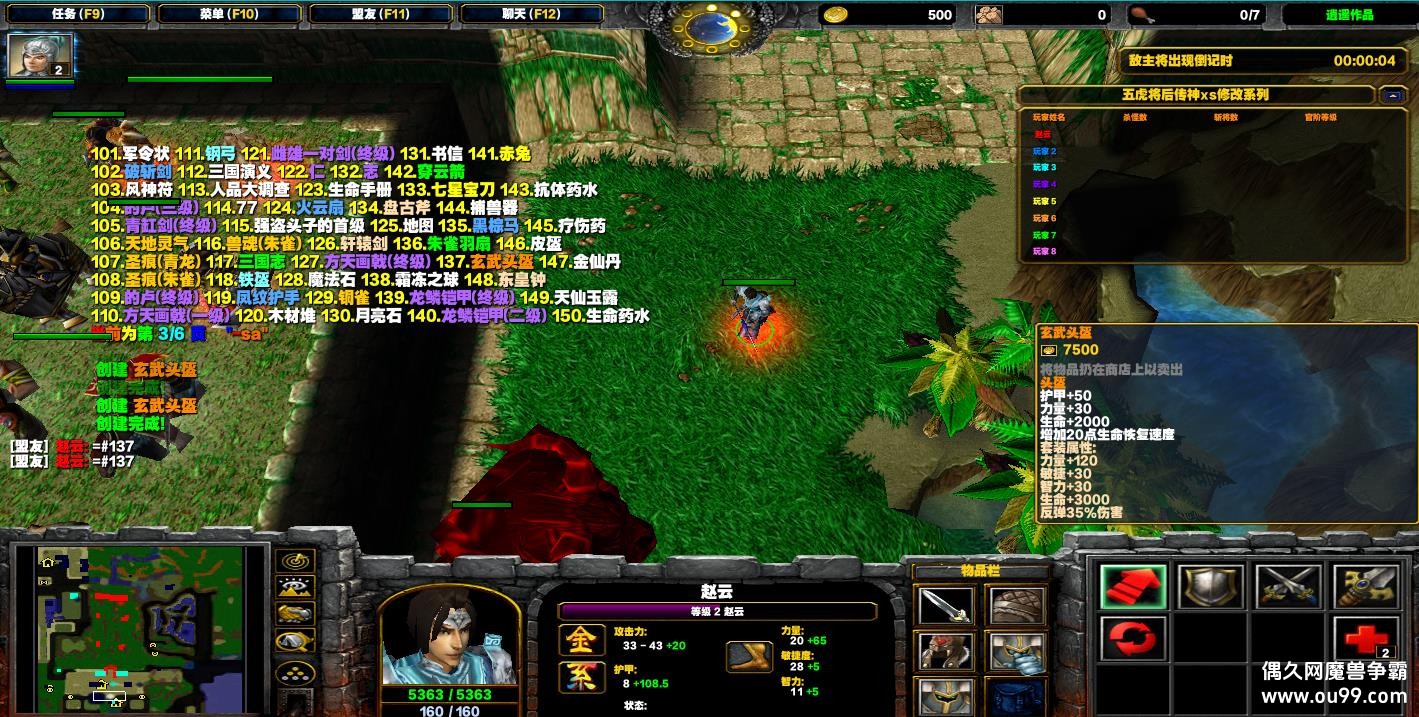The width and height of the screenshot is (1419, 717).
Task: Toggle the formation movement button with gold dots
Action: pyautogui.click(x=297, y=672)
